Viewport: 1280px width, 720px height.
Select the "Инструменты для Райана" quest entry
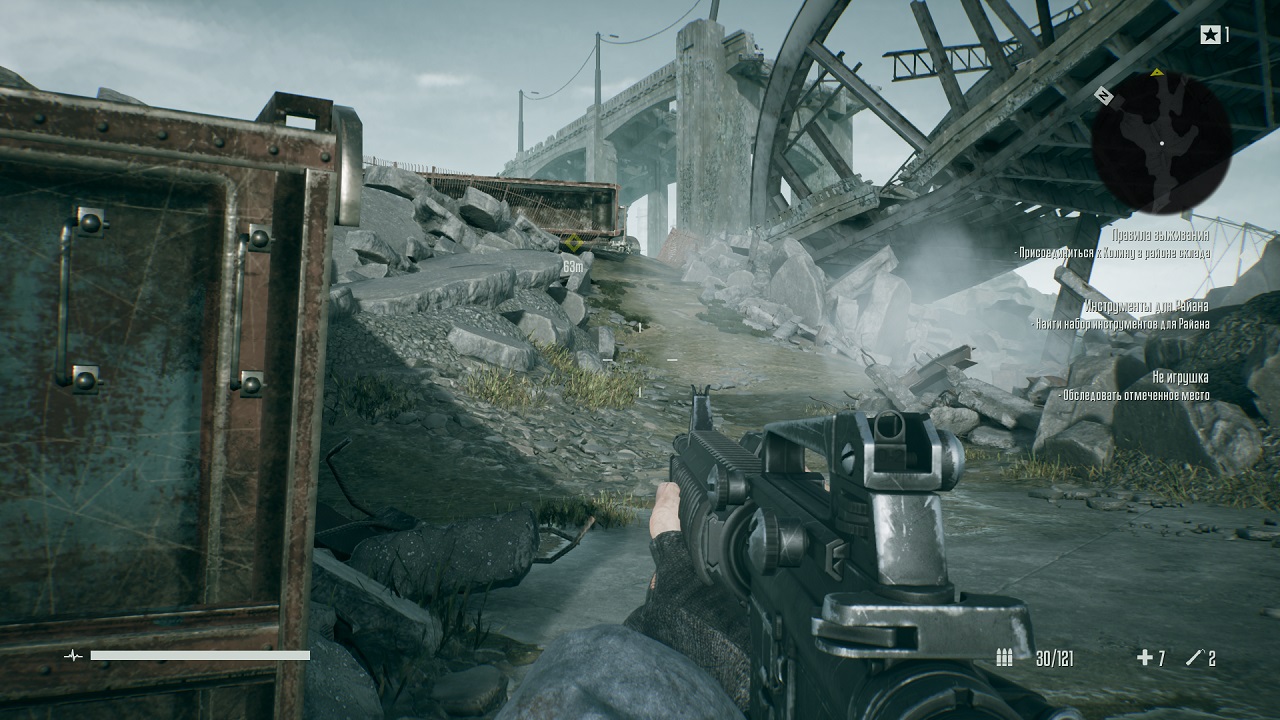click(1146, 306)
